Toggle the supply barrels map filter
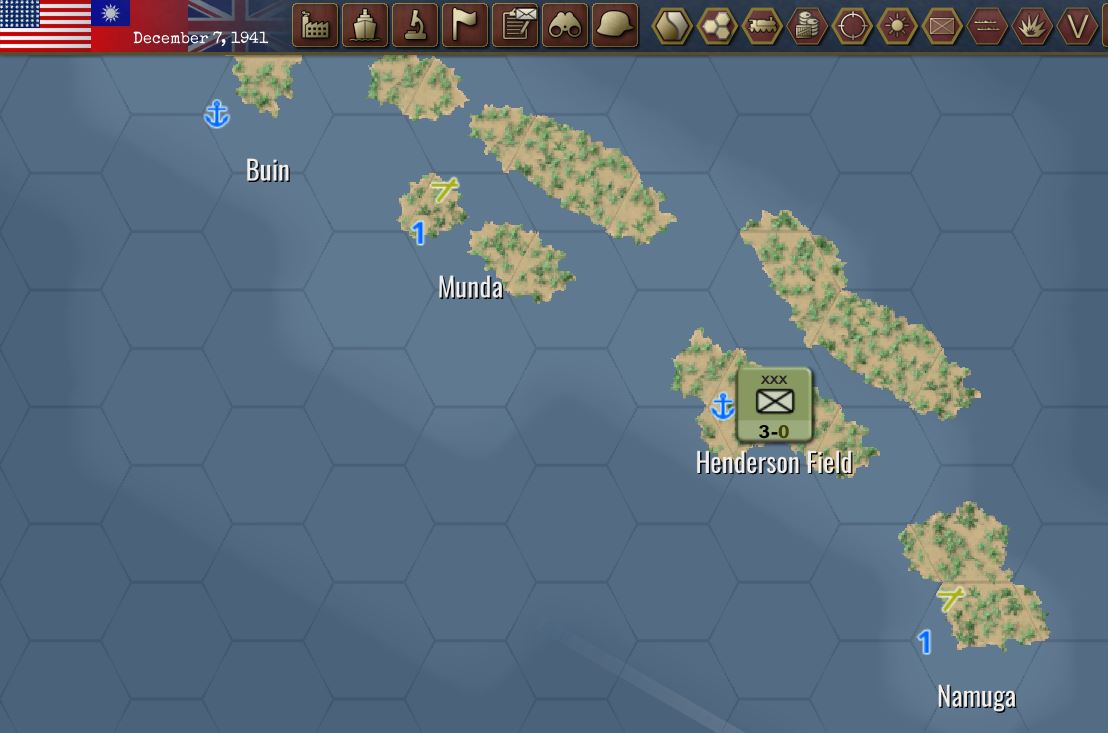Screen dimensions: 1108x733 (x=807, y=26)
